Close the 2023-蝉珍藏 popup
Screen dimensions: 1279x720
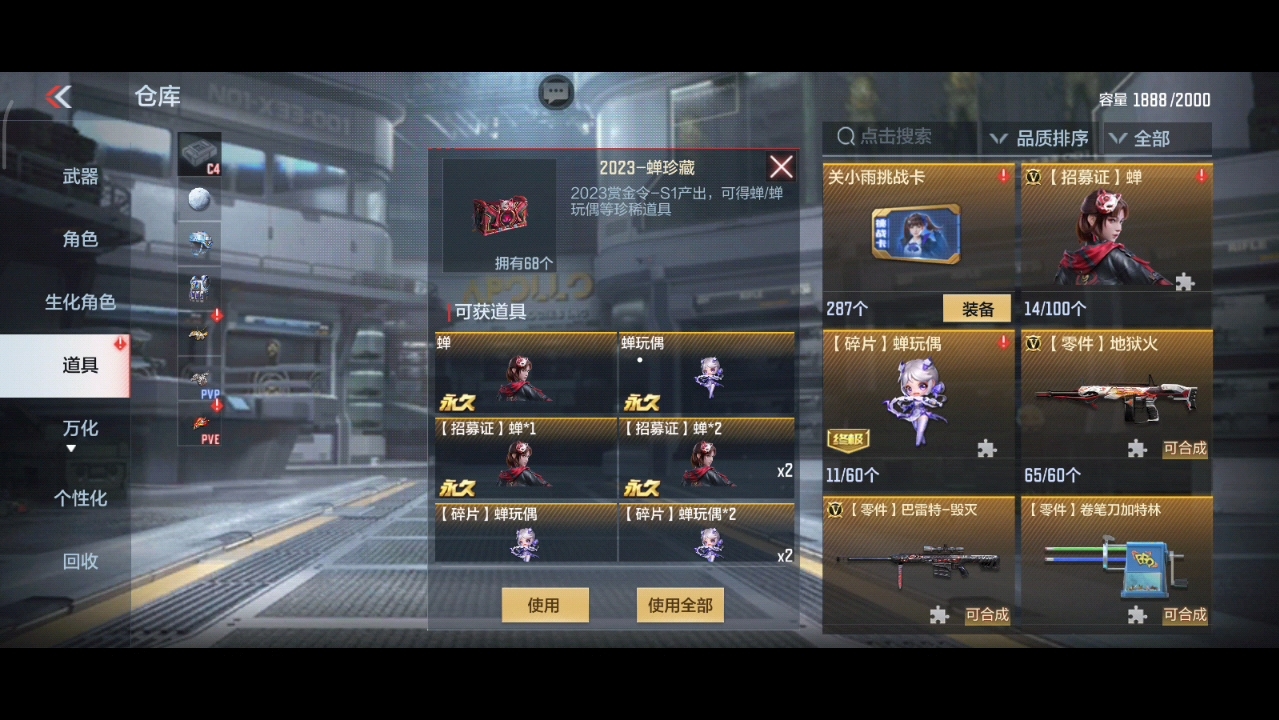[781, 167]
